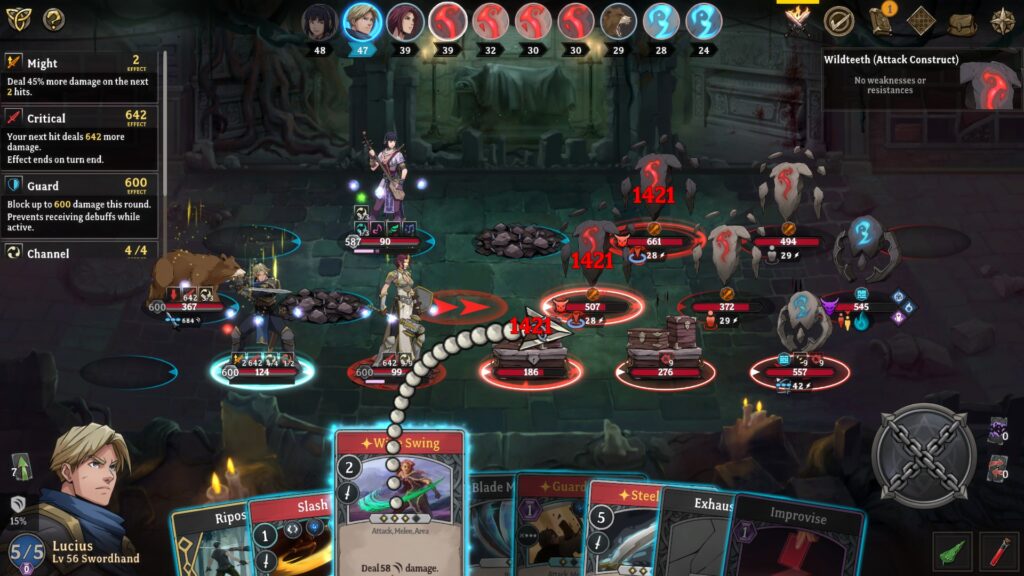This screenshot has width=1024, height=576.
Task: Use the red potion vial slot
Action: click(998, 551)
